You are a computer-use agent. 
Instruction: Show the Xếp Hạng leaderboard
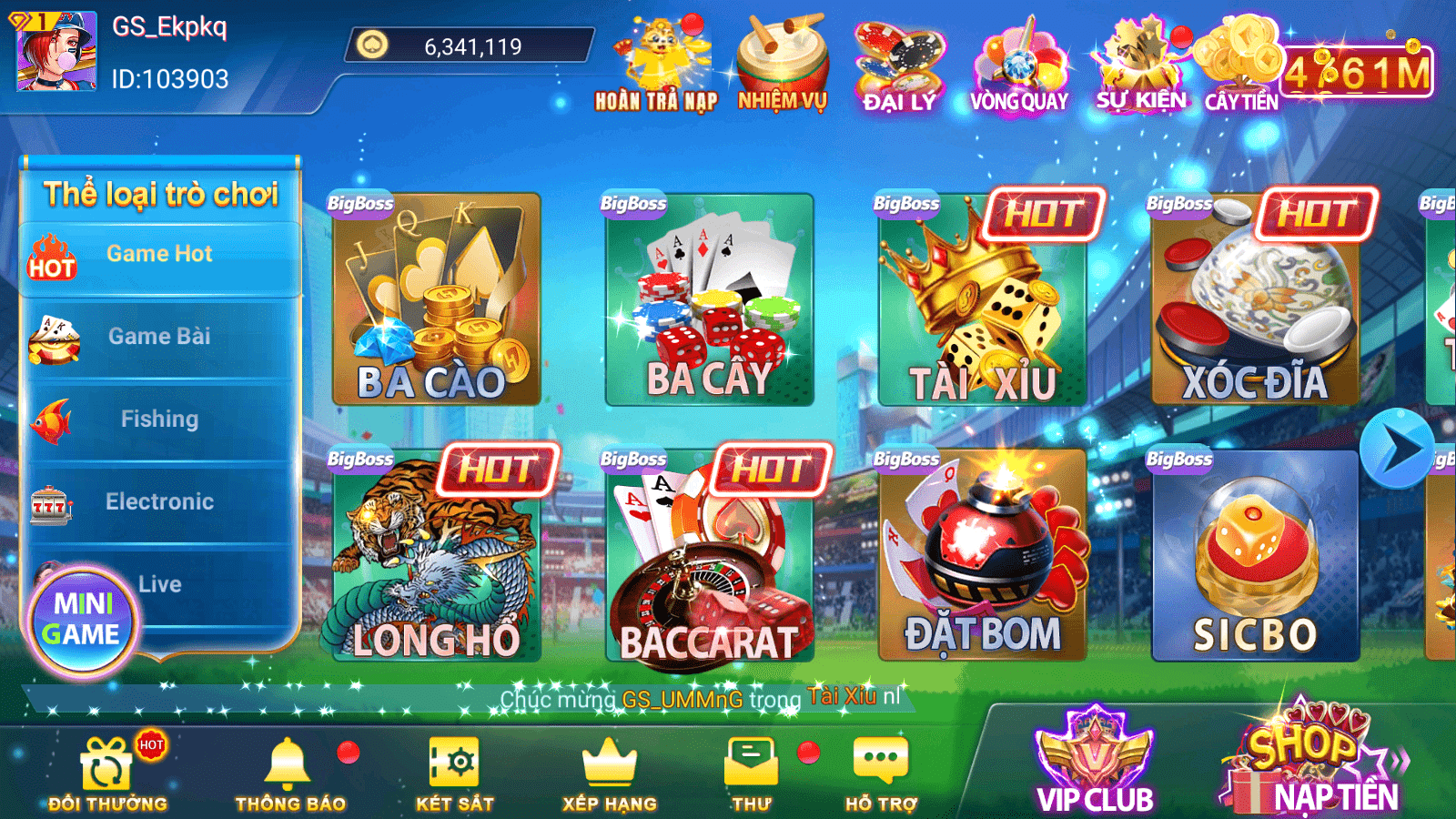pos(609,773)
